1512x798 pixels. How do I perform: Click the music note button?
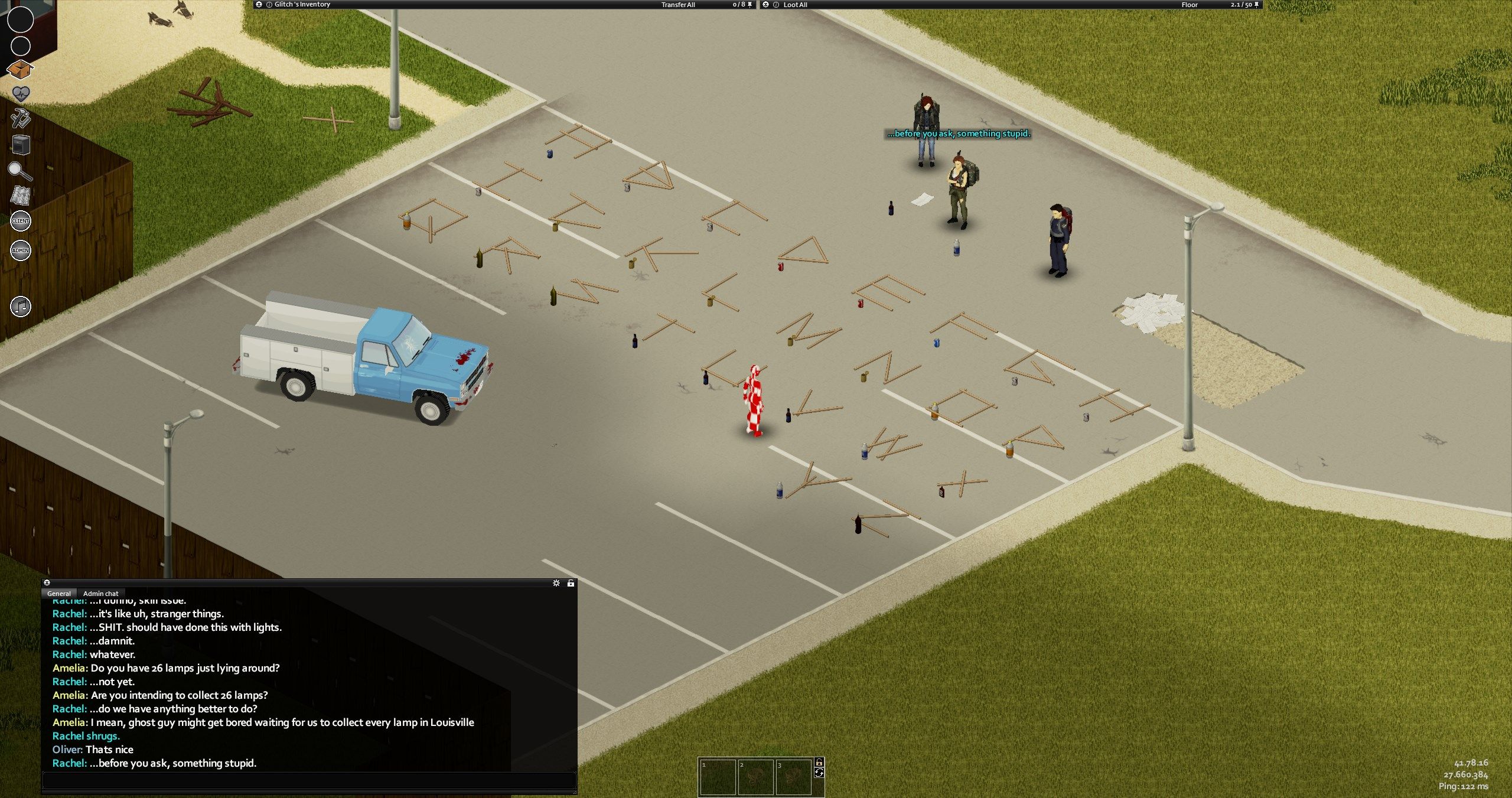(x=21, y=307)
